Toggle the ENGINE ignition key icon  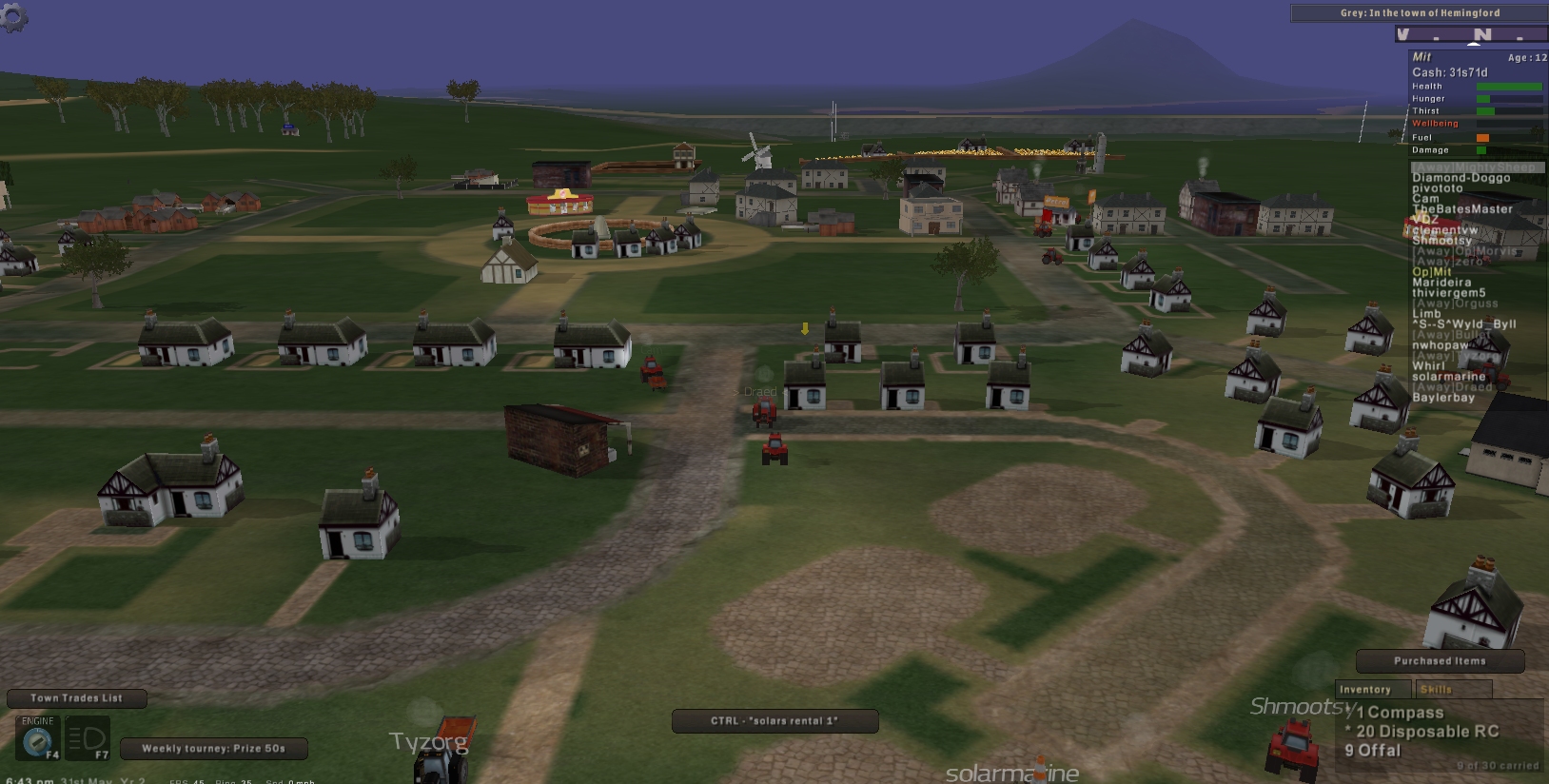38,738
